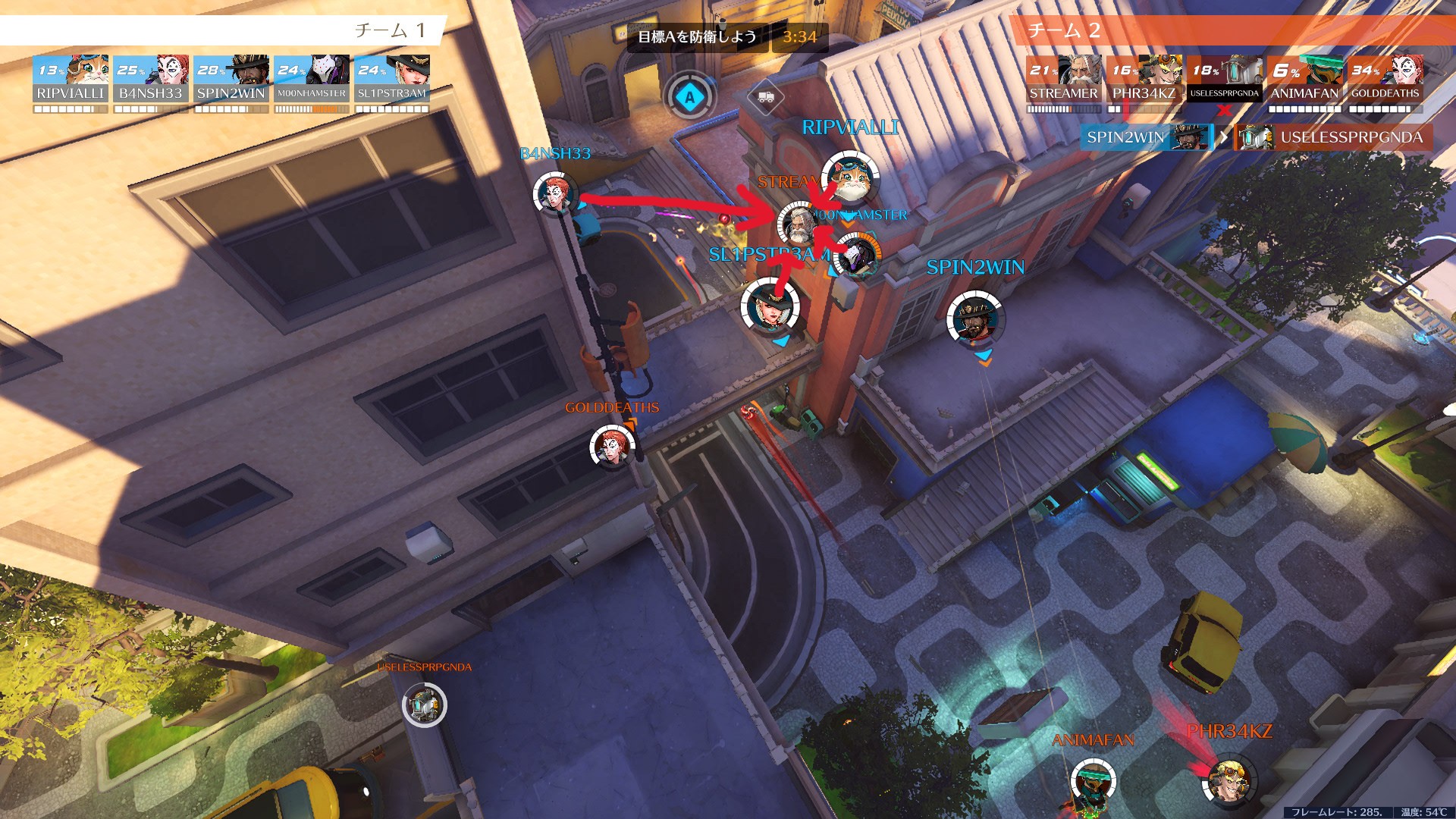Select ANIMAFAN's player card in Team 2 bar

pos(1304,79)
